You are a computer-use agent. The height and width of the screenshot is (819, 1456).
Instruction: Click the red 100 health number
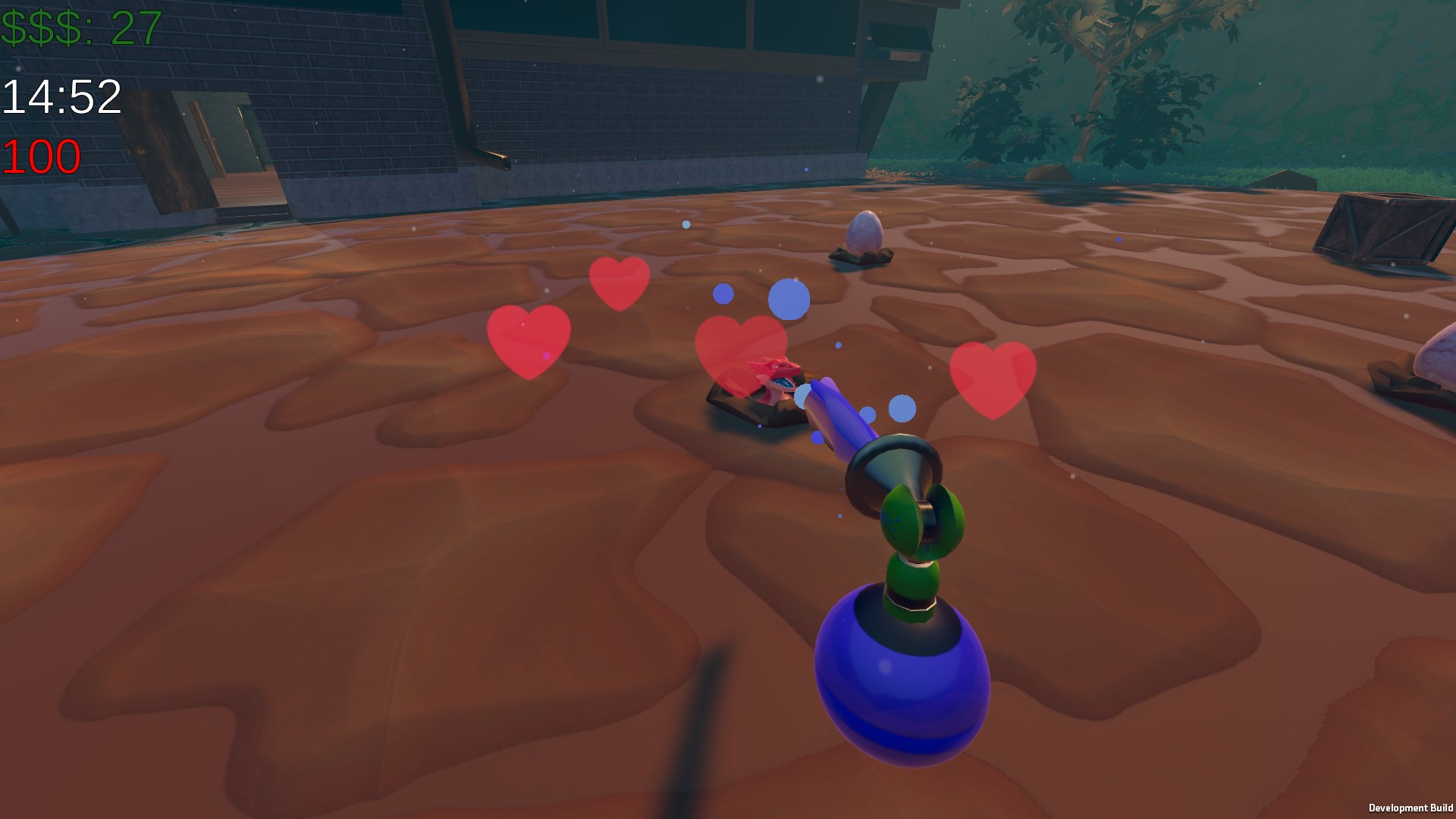42,155
